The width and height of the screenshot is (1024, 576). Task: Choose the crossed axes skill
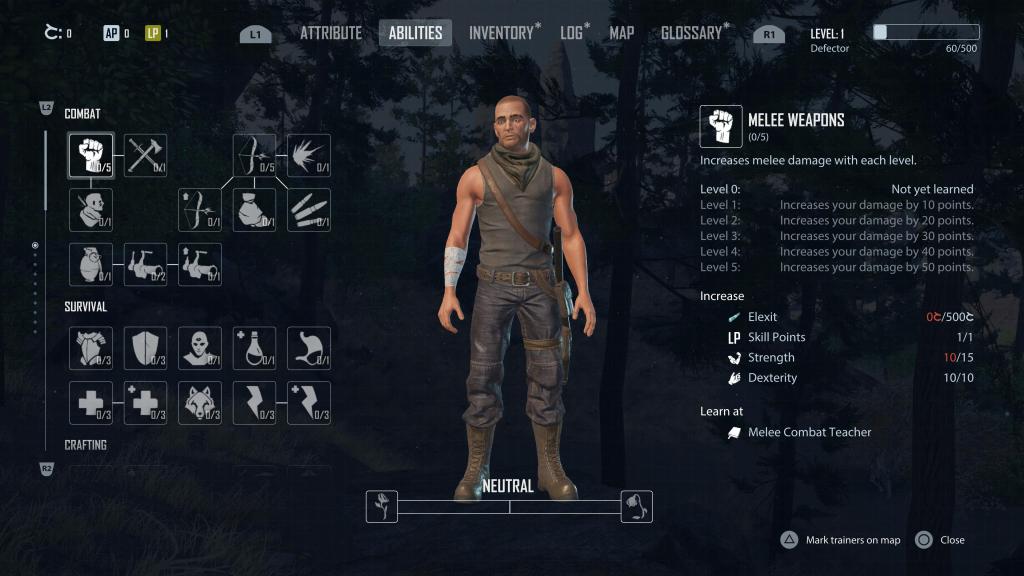[x=145, y=156]
